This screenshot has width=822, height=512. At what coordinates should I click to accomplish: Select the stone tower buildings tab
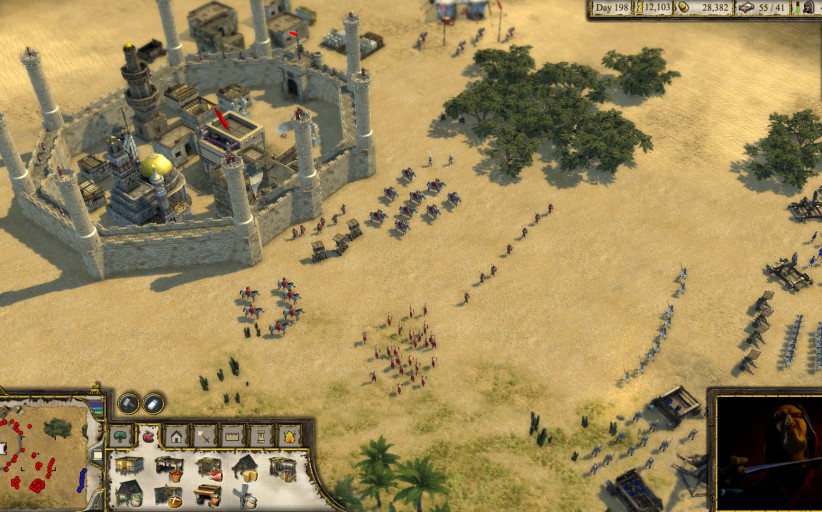click(261, 436)
